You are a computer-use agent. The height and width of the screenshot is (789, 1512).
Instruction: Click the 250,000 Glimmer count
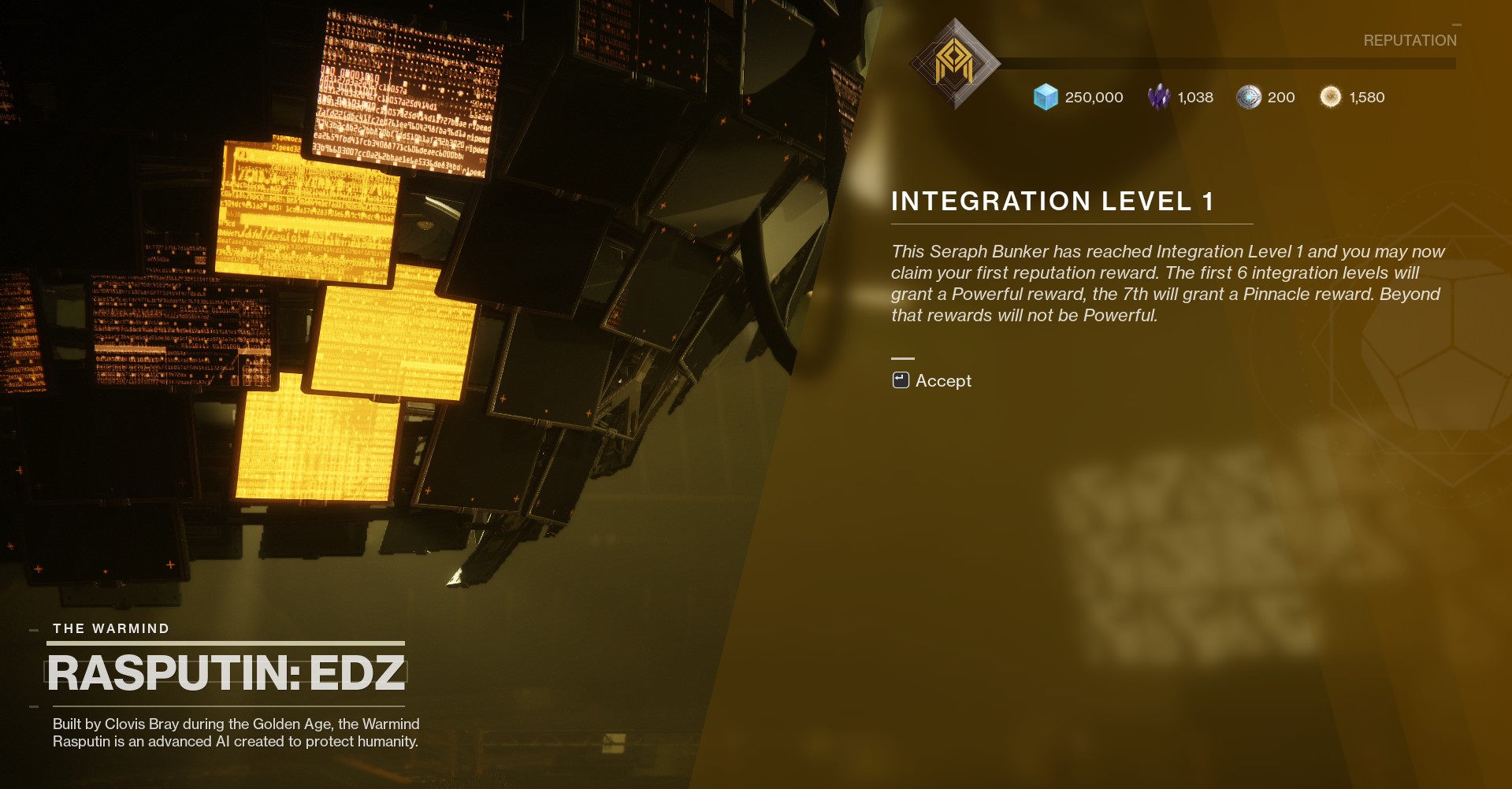click(1094, 98)
